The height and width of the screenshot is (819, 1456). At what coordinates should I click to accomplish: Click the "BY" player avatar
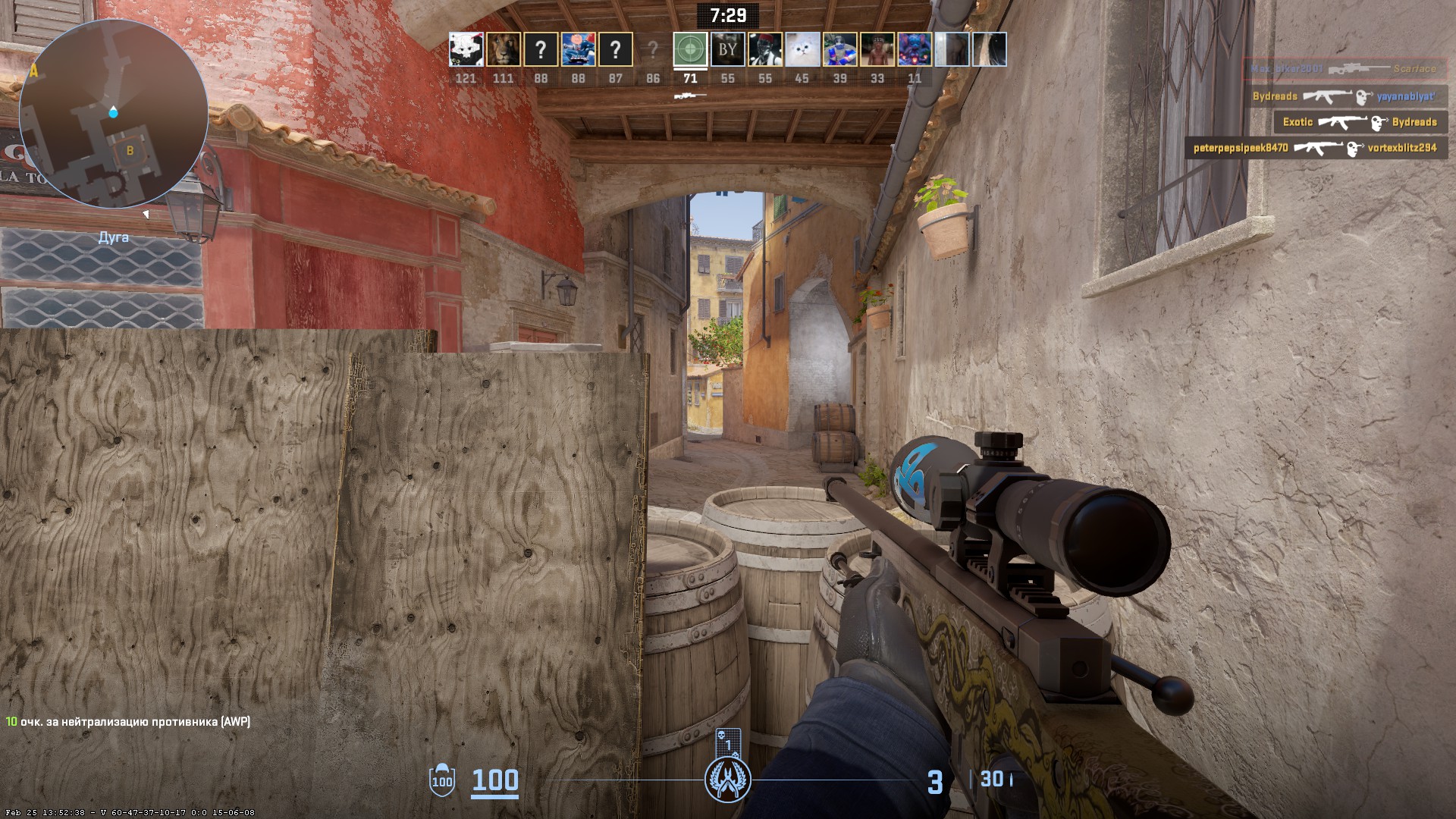coord(727,50)
